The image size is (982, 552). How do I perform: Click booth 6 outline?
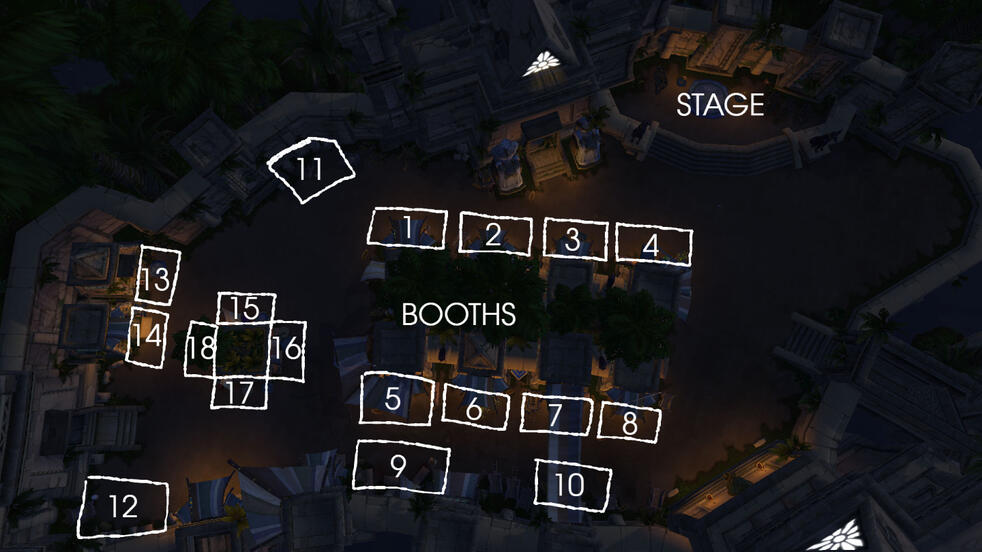tap(476, 406)
